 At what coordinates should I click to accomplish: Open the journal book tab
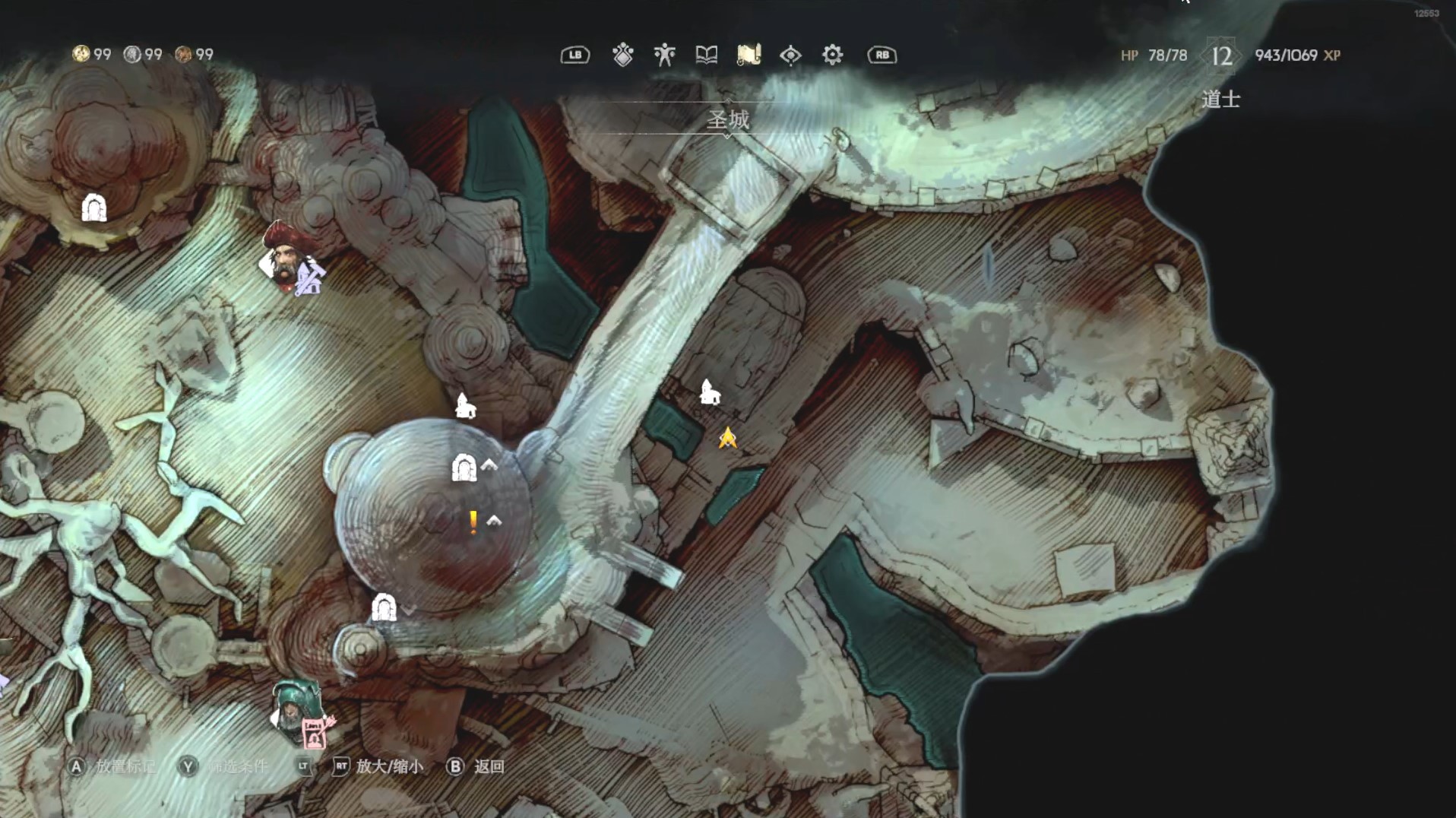click(x=706, y=55)
